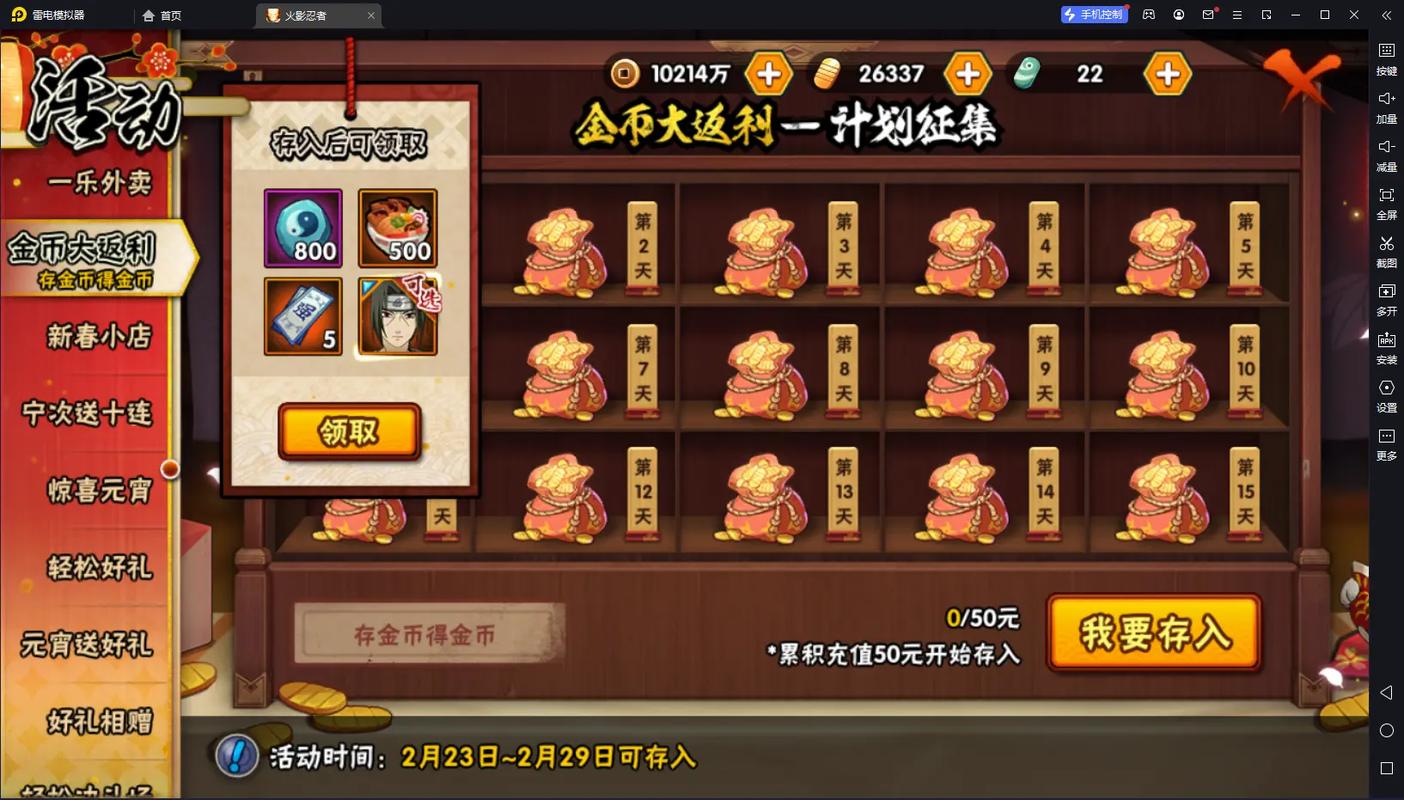Click the 我要存入 deposit button
This screenshot has width=1404, height=800.
point(1155,632)
